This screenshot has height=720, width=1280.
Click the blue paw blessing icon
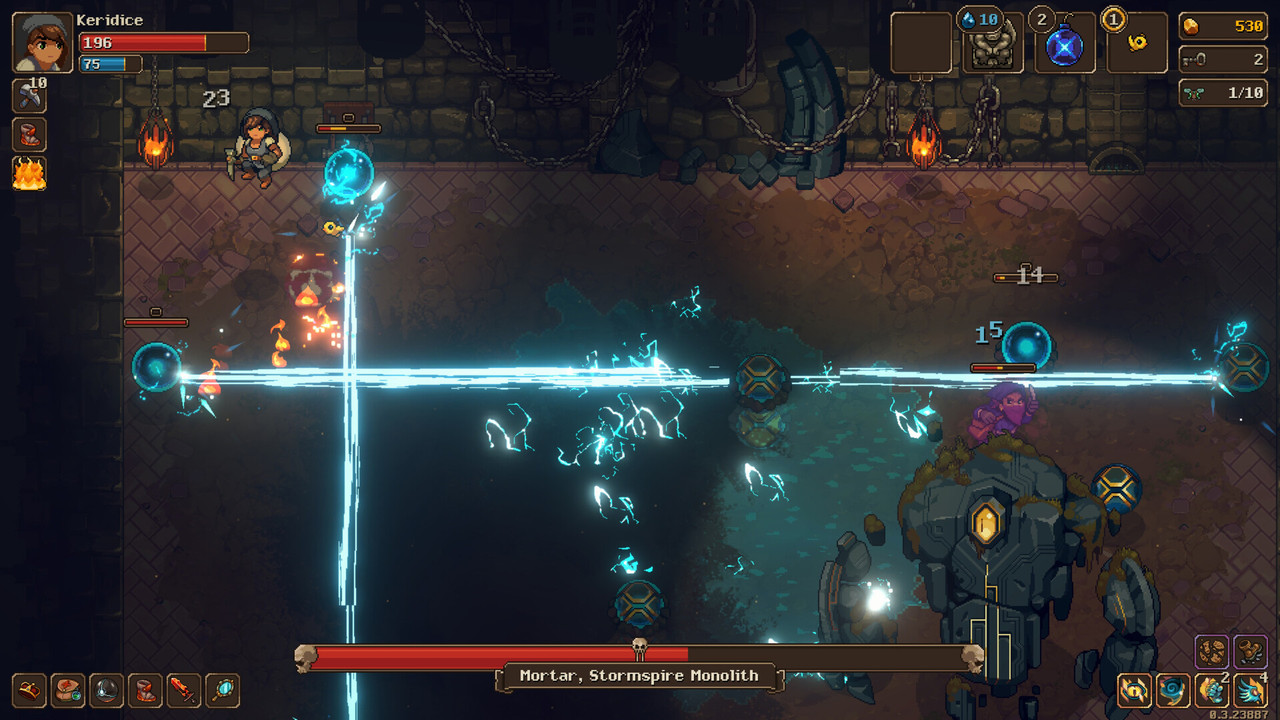click(x=1212, y=690)
